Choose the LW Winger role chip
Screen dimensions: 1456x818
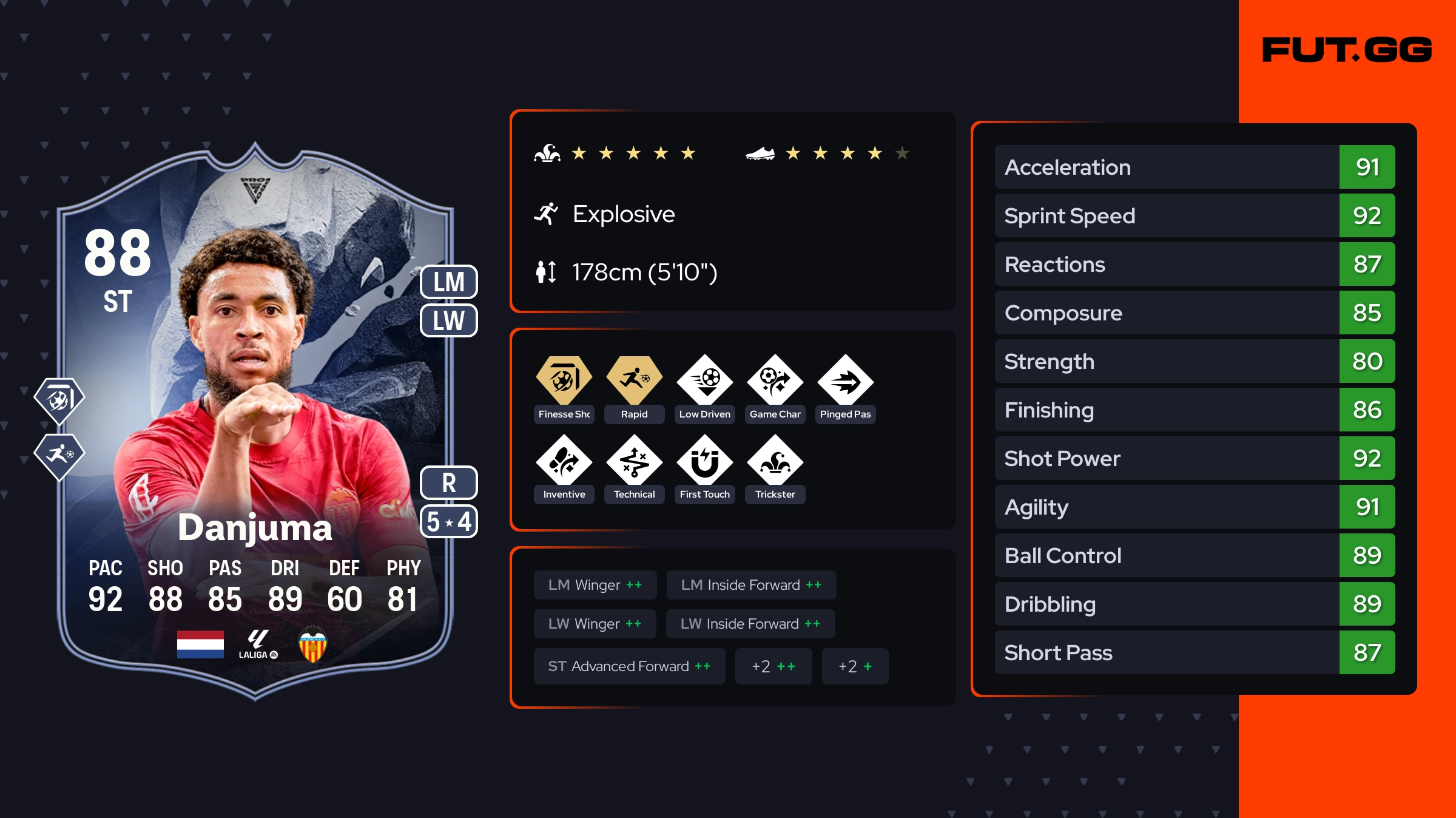(x=595, y=624)
